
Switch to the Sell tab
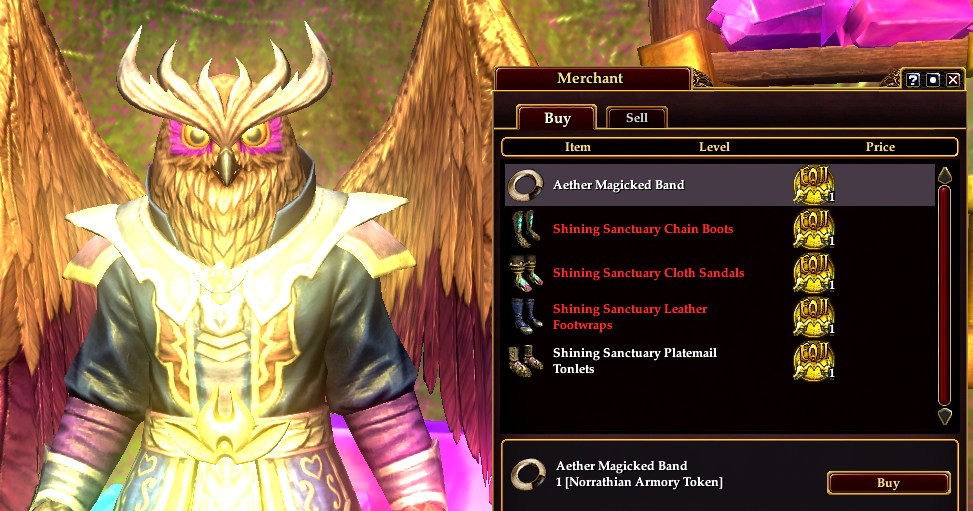pos(637,118)
